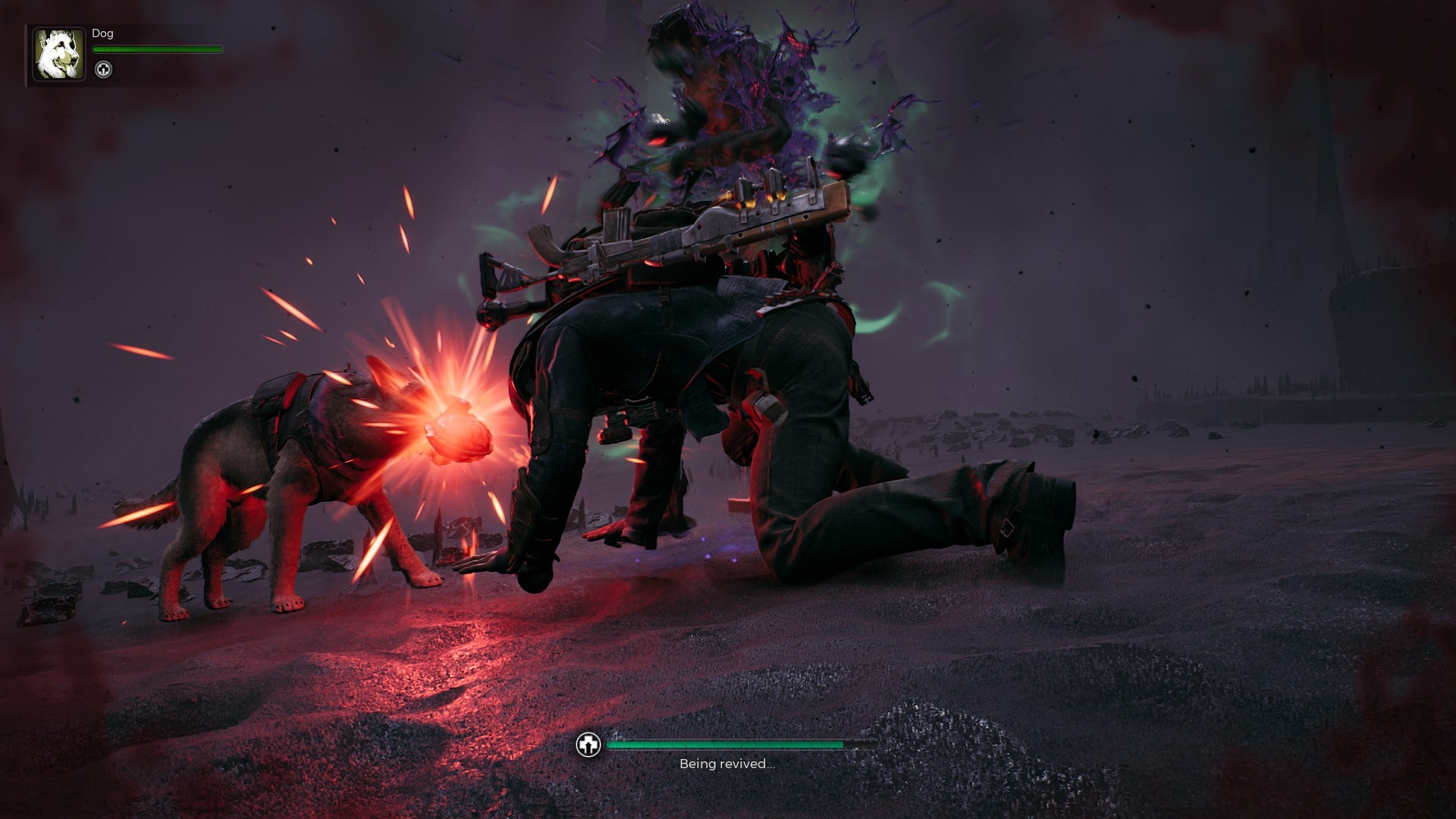Click the revive status icon under Dog's name
The width and height of the screenshot is (1456, 819).
tap(103, 70)
